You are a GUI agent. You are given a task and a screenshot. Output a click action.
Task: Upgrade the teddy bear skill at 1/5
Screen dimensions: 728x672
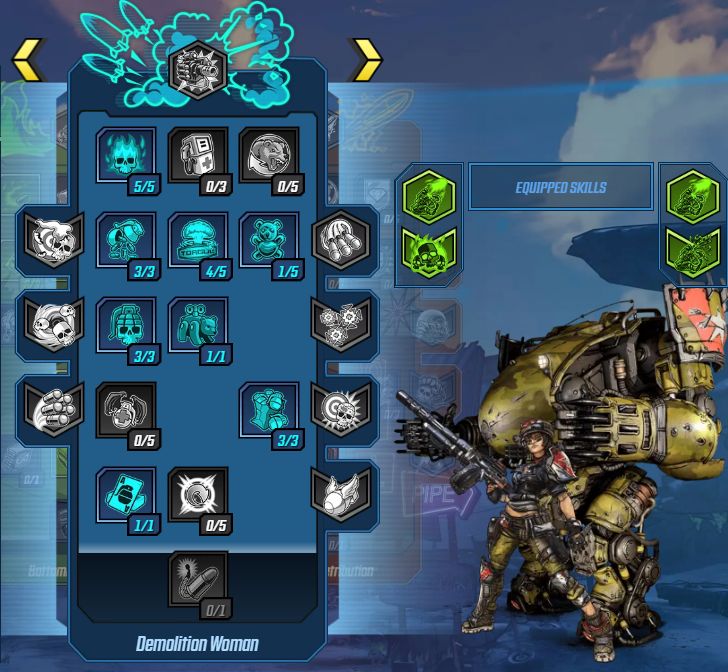coord(269,241)
